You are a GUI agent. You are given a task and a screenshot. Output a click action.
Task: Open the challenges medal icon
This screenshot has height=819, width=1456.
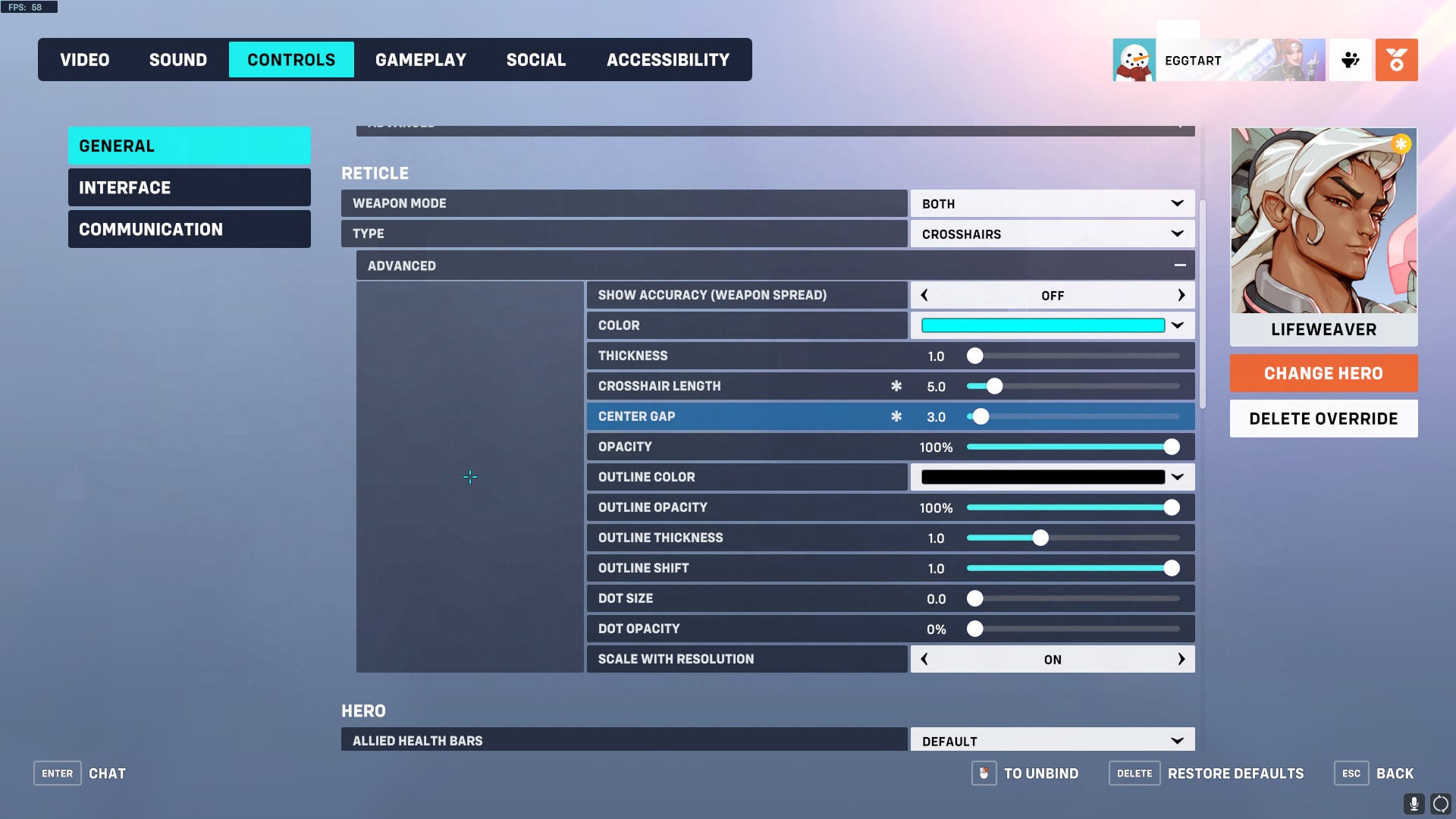tap(1397, 59)
